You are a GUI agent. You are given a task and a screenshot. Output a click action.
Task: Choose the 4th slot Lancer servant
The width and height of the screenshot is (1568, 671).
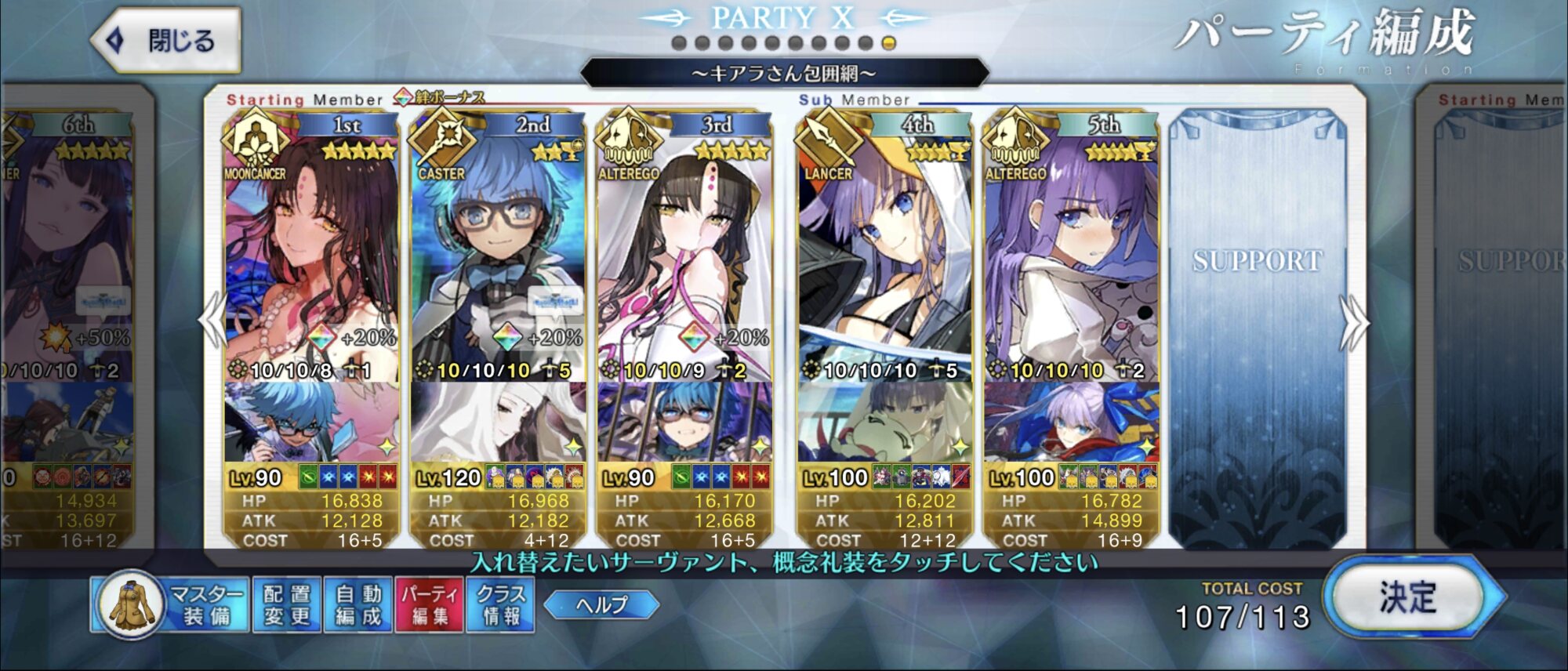coord(884,251)
